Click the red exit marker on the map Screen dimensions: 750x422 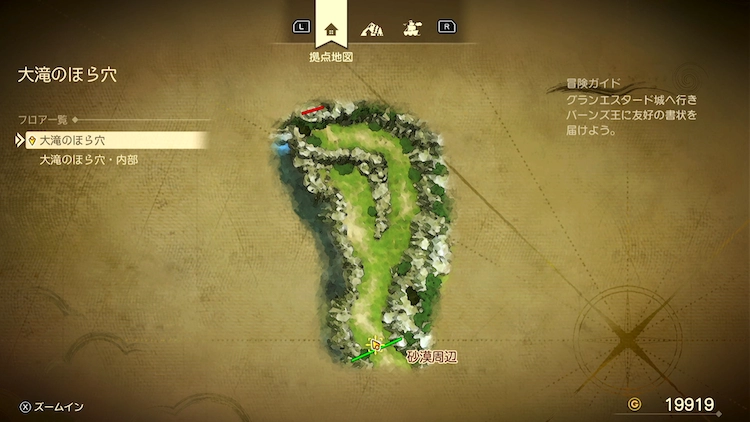(314, 109)
